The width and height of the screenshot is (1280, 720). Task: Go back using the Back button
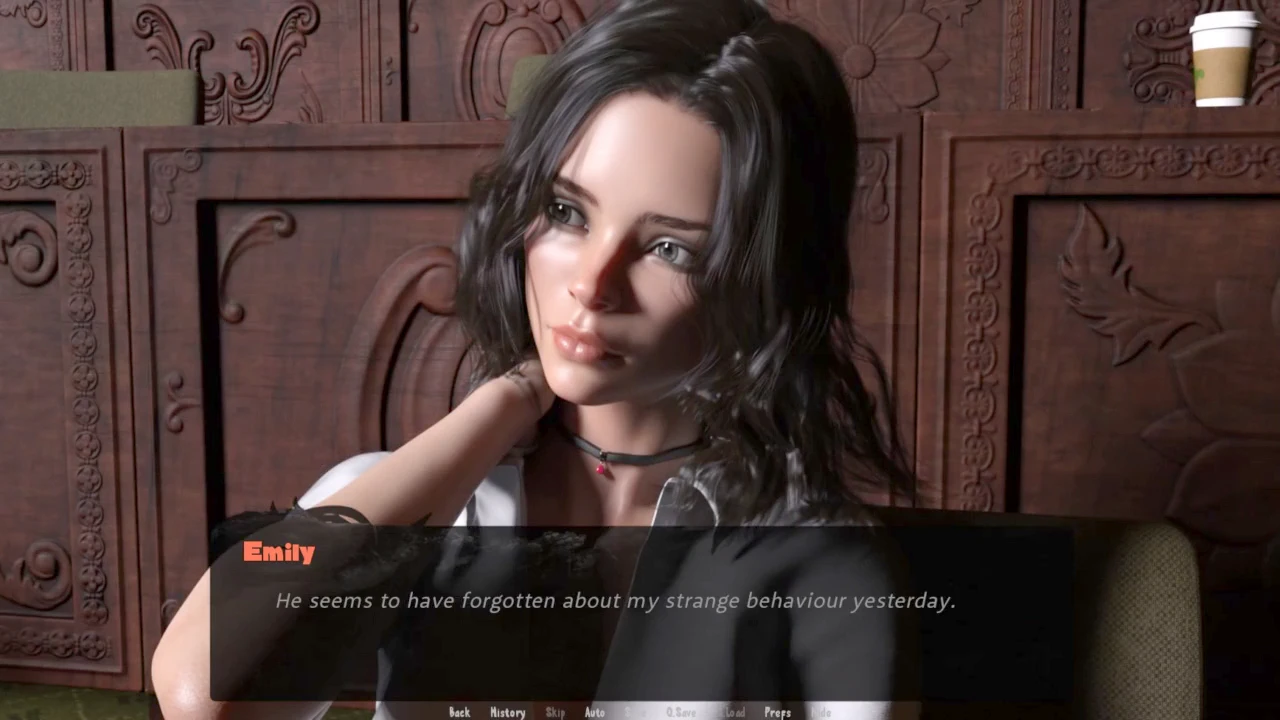tap(459, 712)
